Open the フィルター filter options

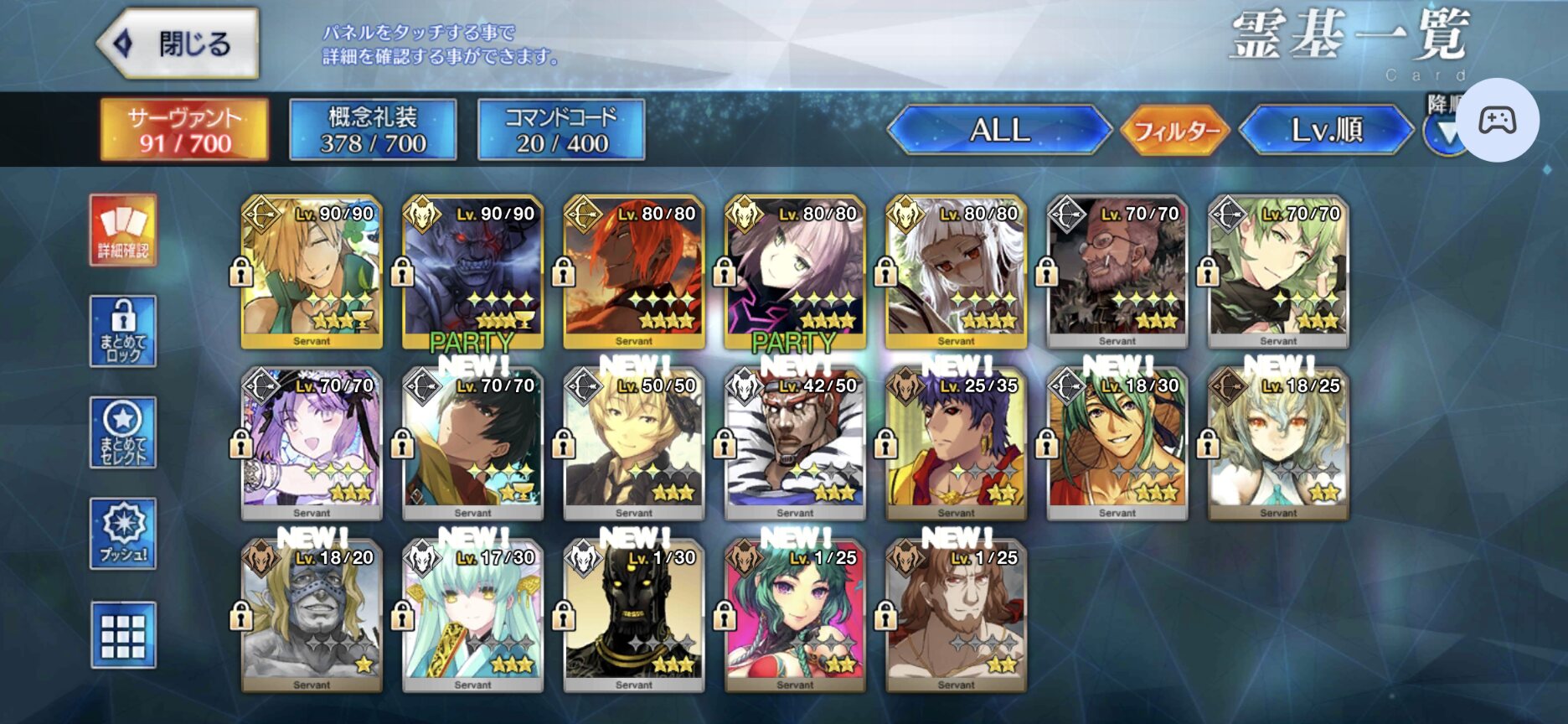point(1174,131)
